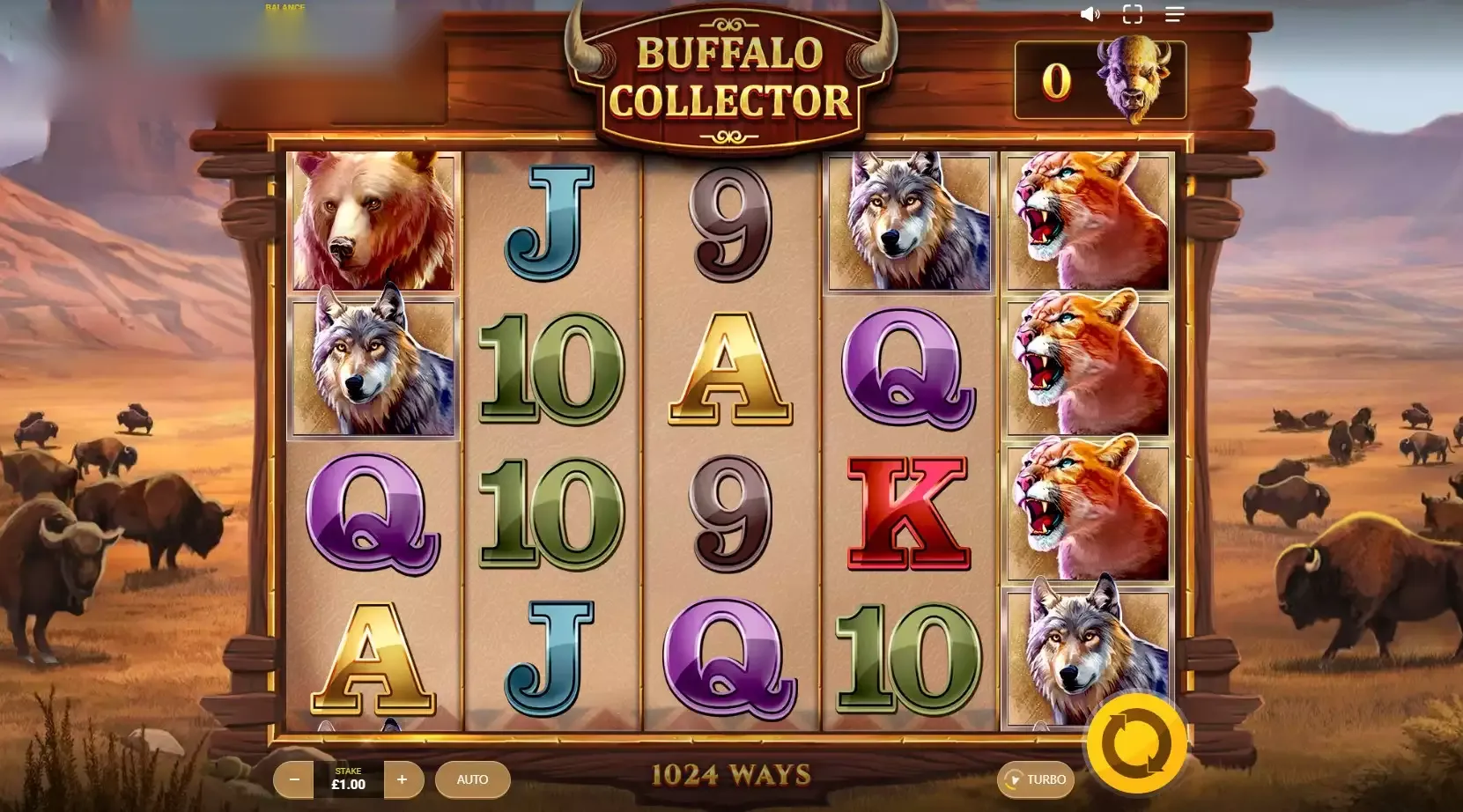Decrease the stake with the minus stepper
This screenshot has height=812, width=1463.
point(293,779)
